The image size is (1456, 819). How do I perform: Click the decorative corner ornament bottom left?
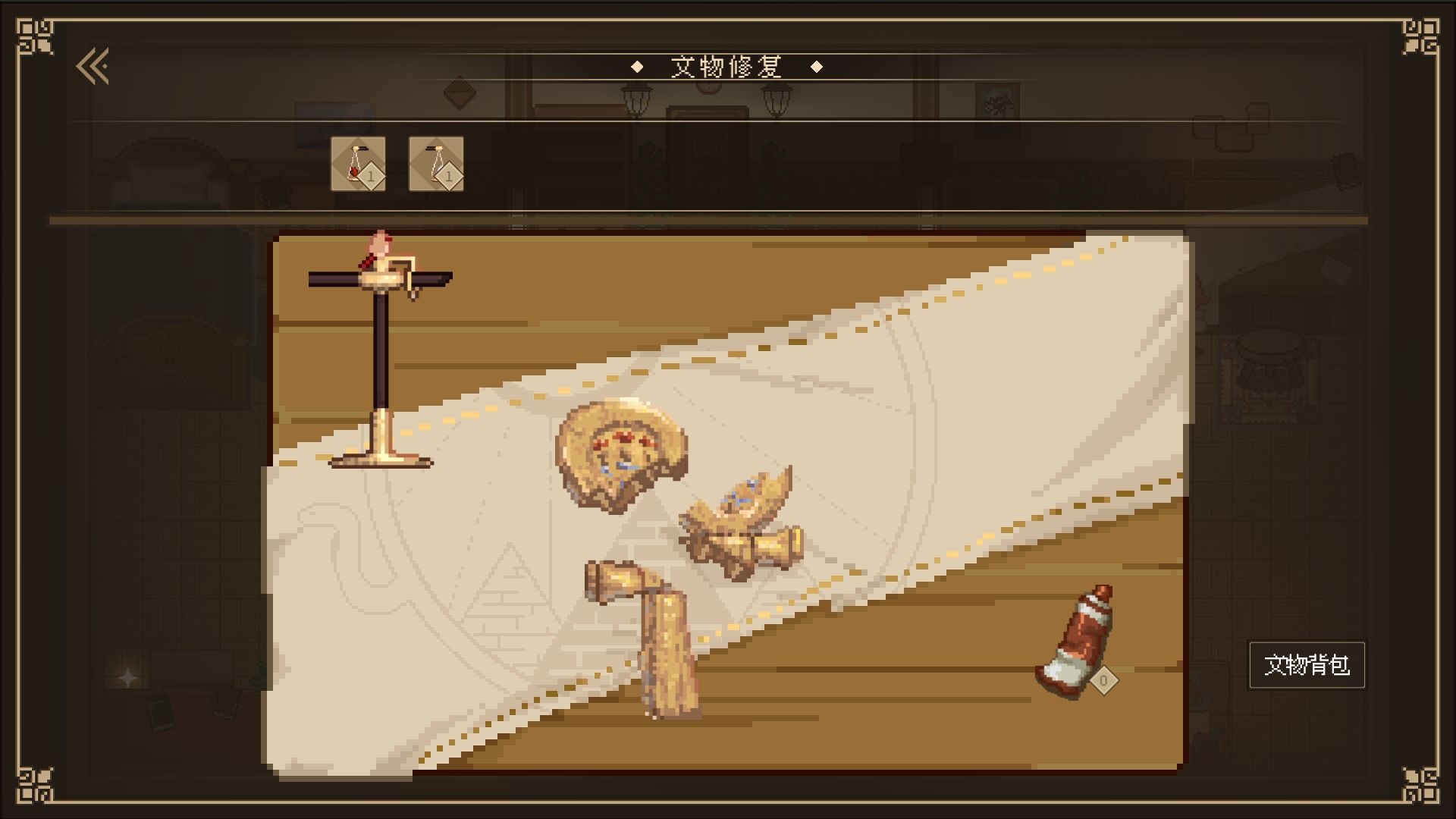point(36,785)
